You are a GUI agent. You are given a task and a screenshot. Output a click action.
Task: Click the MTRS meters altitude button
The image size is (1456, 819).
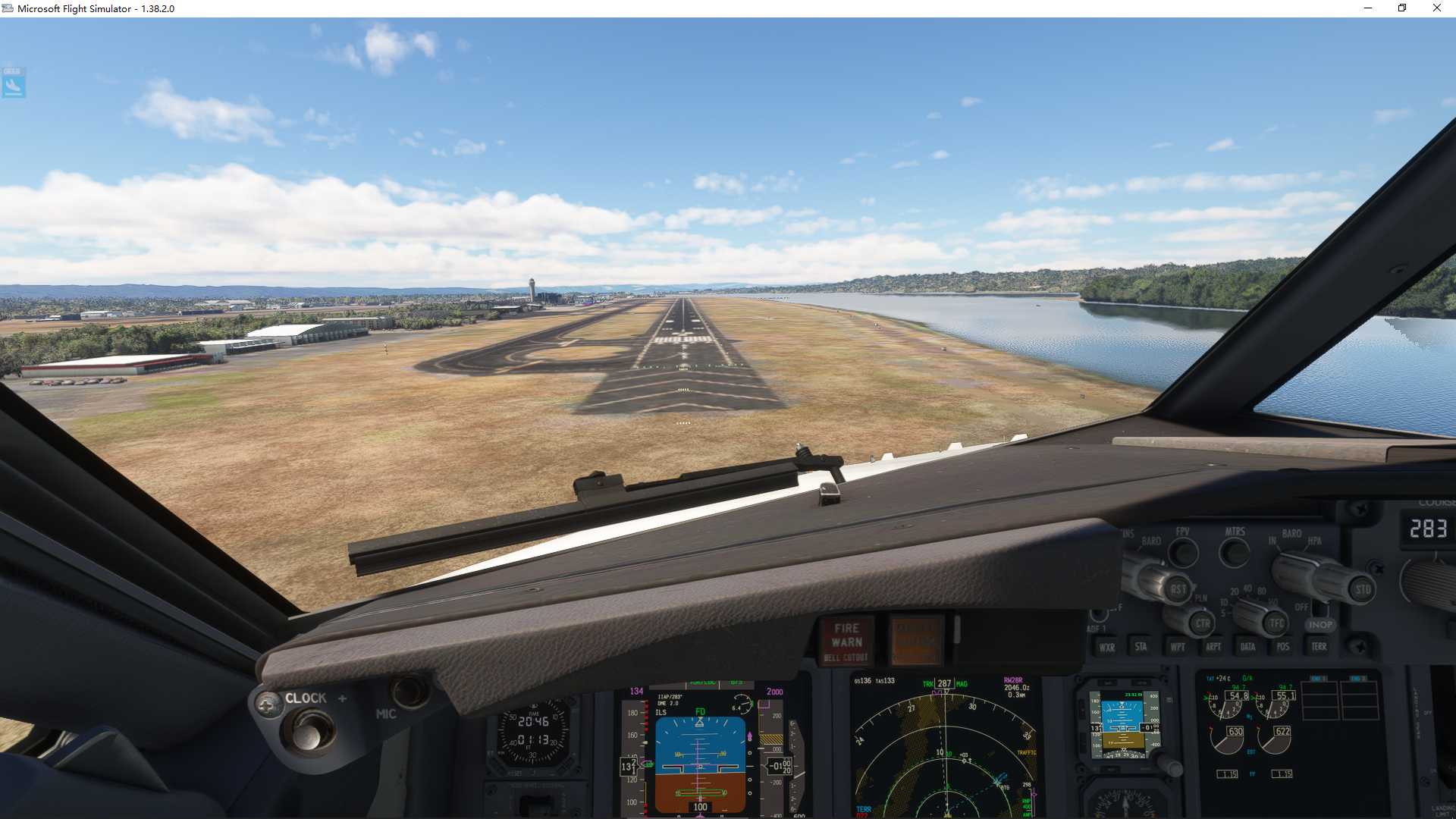(x=1235, y=553)
